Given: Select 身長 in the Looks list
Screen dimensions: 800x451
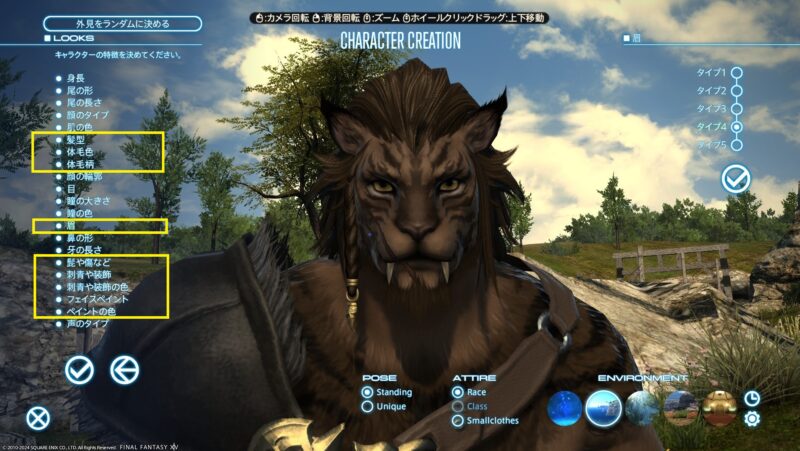Looking at the screenshot, I should pos(77,77).
